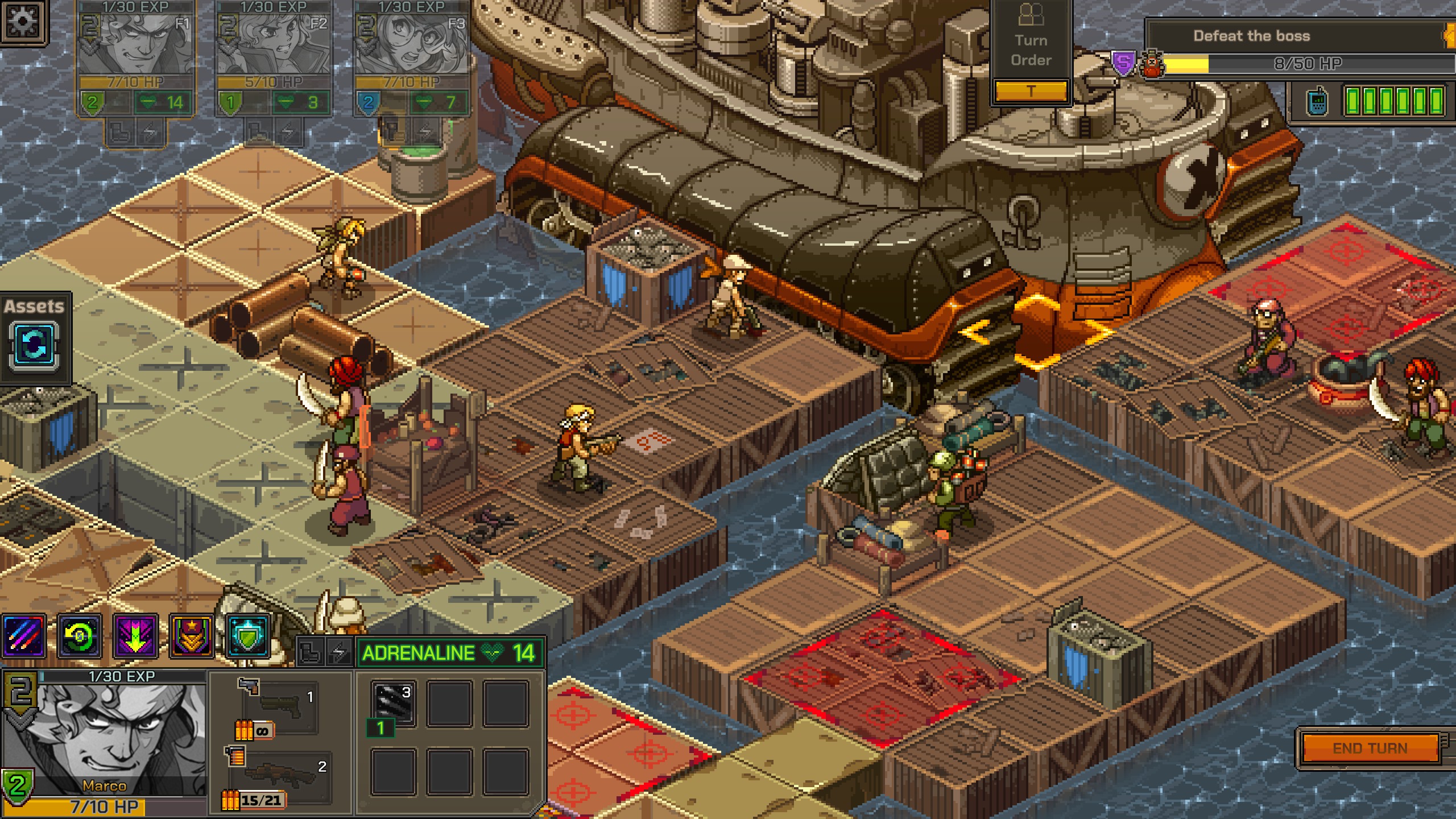Open settings via the gear icon
This screenshot has width=1456, height=819.
tap(23, 22)
